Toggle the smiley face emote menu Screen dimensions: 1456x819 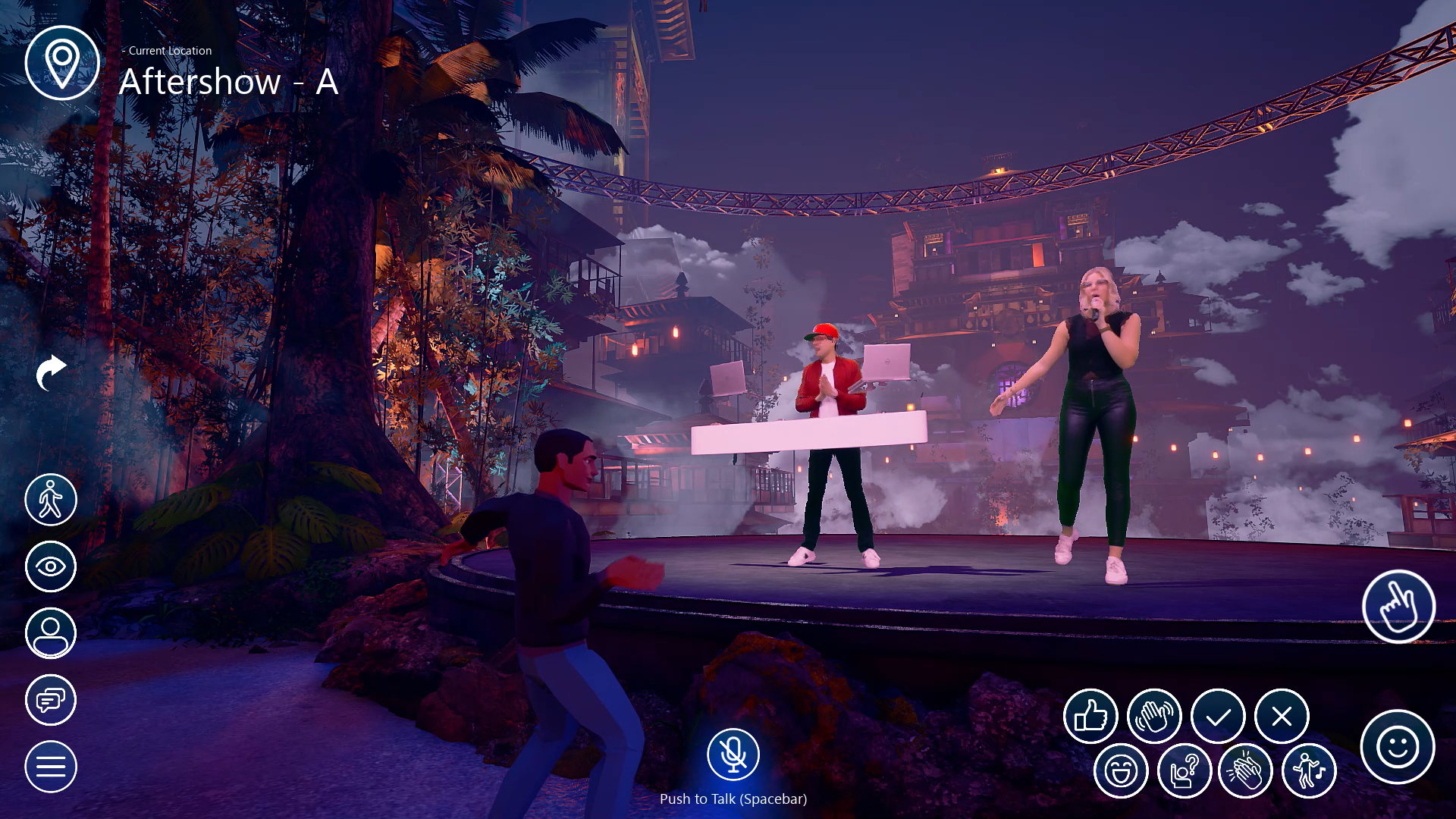click(x=1398, y=747)
